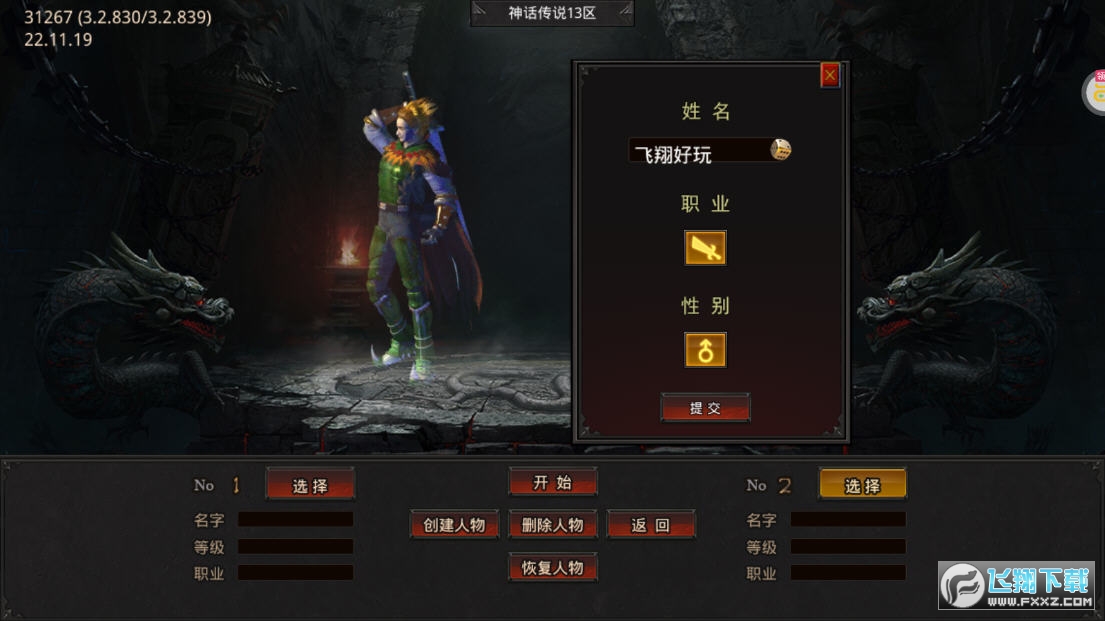Click the 神话传说13区 server label
This screenshot has height=621, width=1105.
pos(552,13)
